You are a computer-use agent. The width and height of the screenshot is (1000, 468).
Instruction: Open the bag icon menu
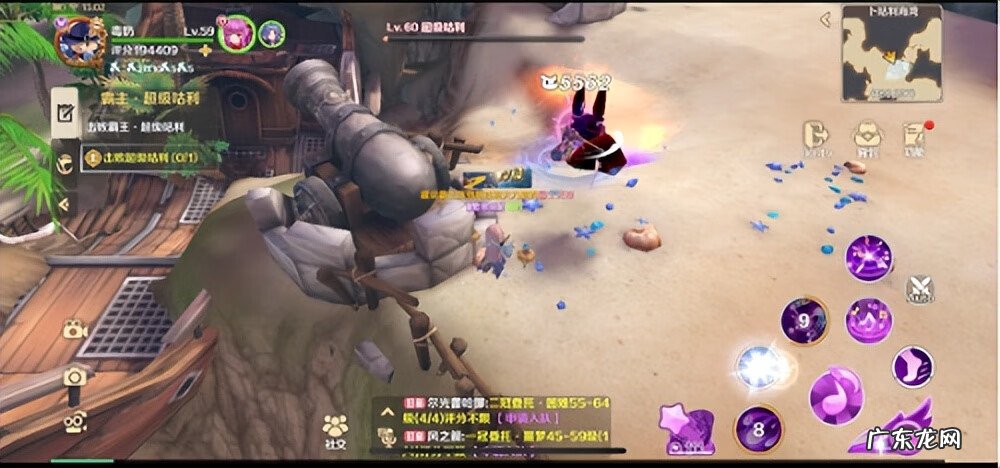point(865,139)
